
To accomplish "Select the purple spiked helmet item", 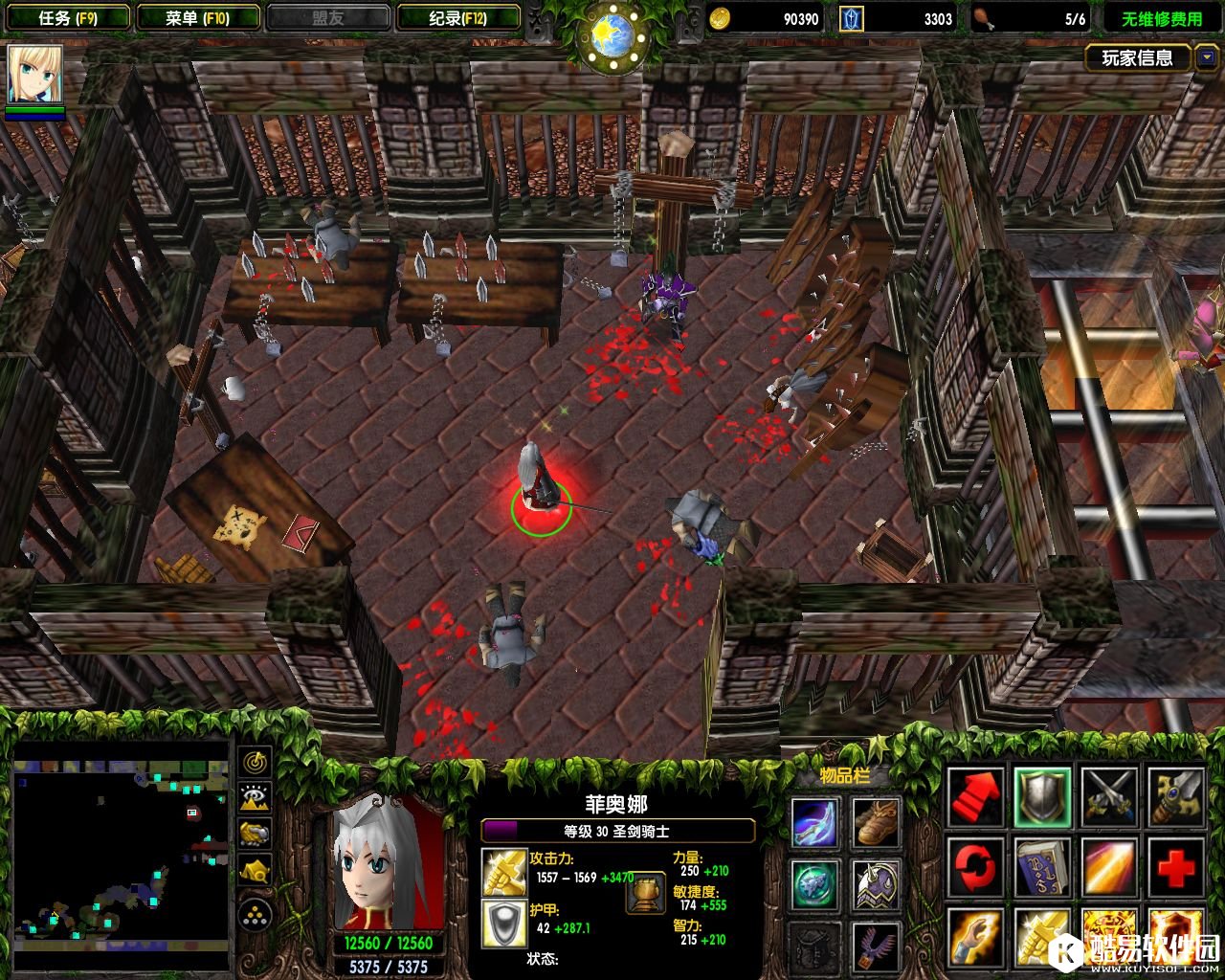I will pos(876,885).
